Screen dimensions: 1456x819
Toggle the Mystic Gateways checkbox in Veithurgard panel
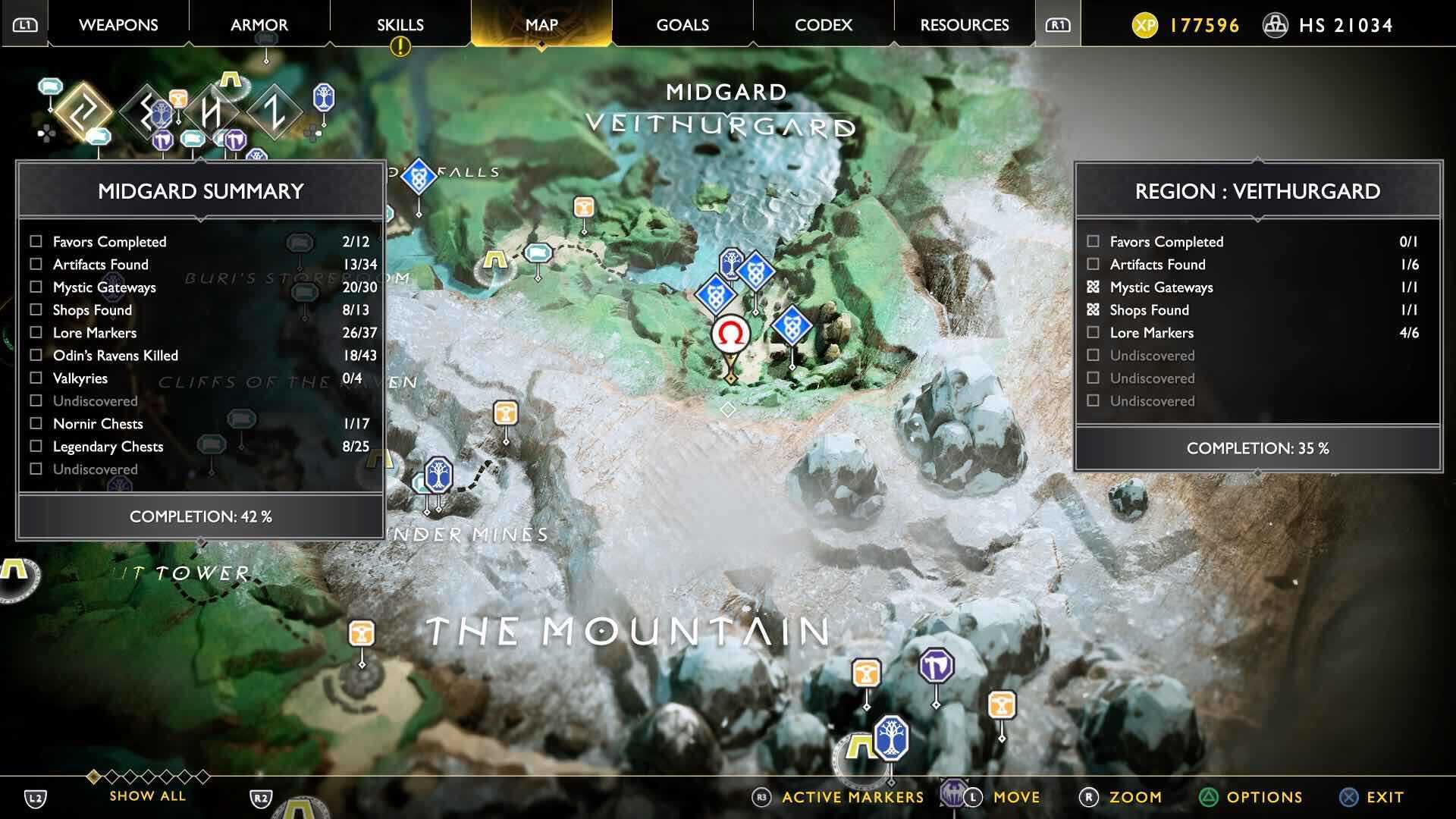(1093, 287)
